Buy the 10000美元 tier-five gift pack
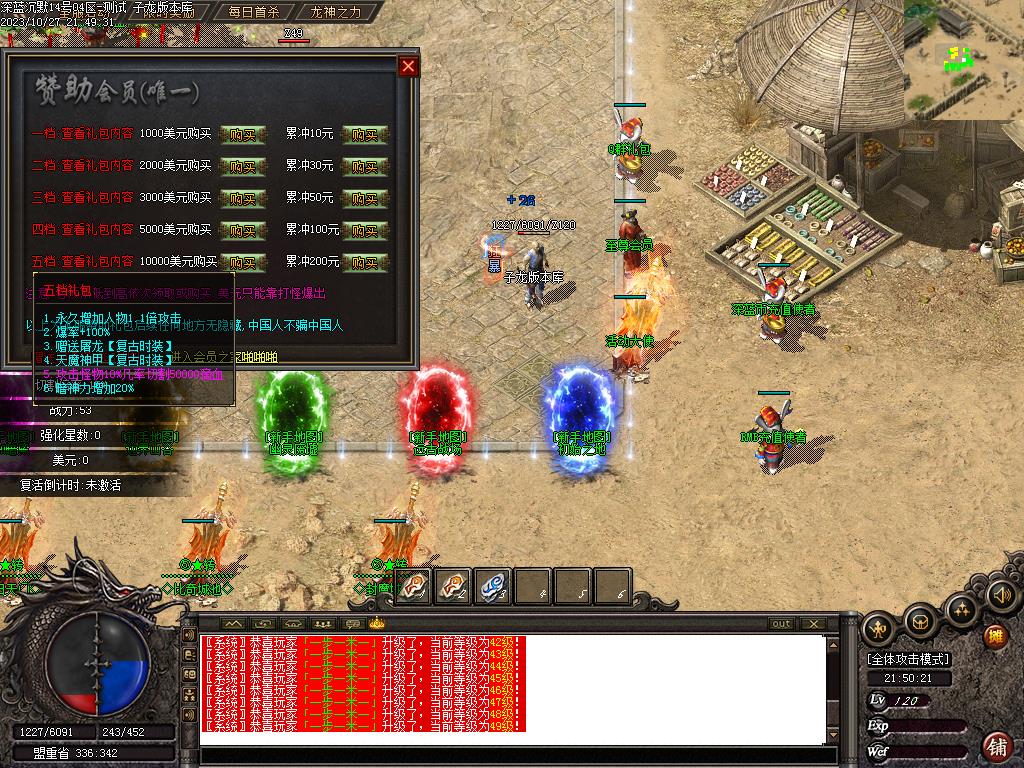The image size is (1024, 768). (x=243, y=262)
